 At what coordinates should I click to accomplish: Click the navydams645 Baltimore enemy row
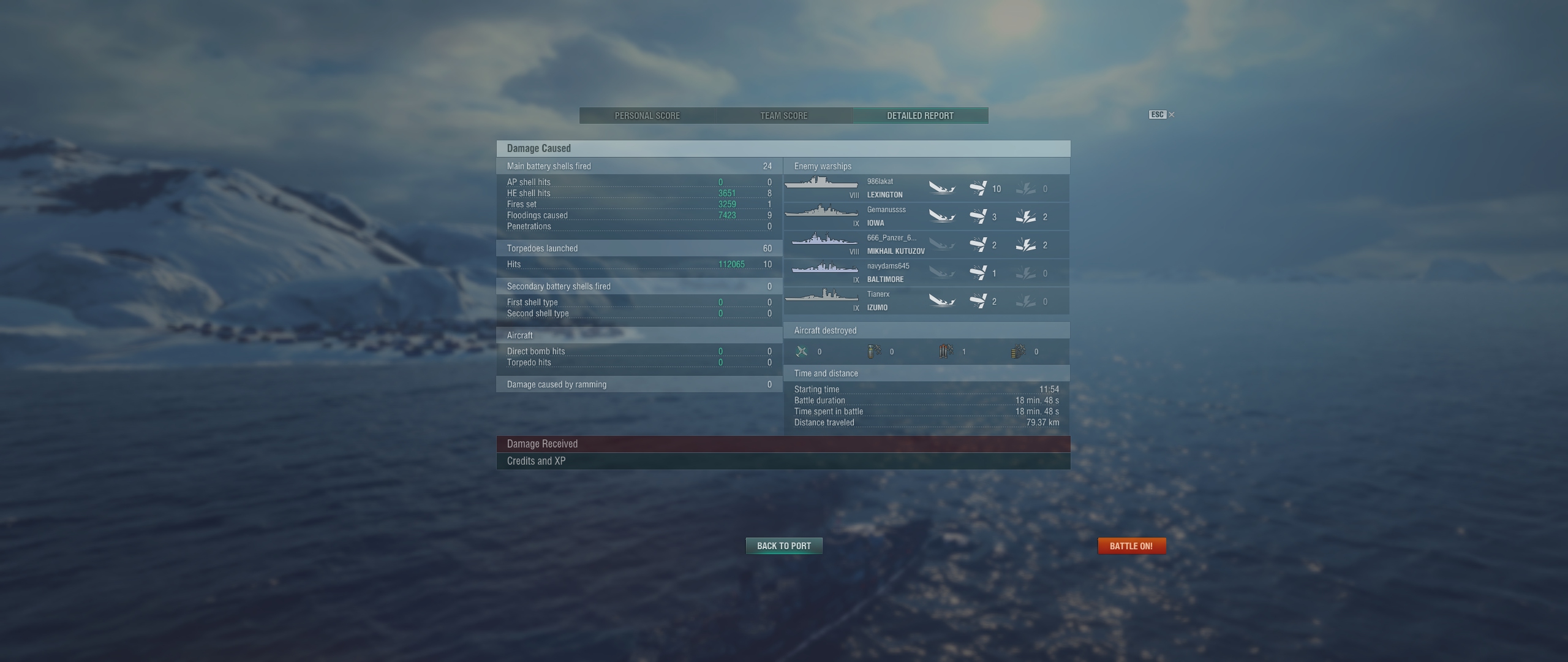click(926, 273)
